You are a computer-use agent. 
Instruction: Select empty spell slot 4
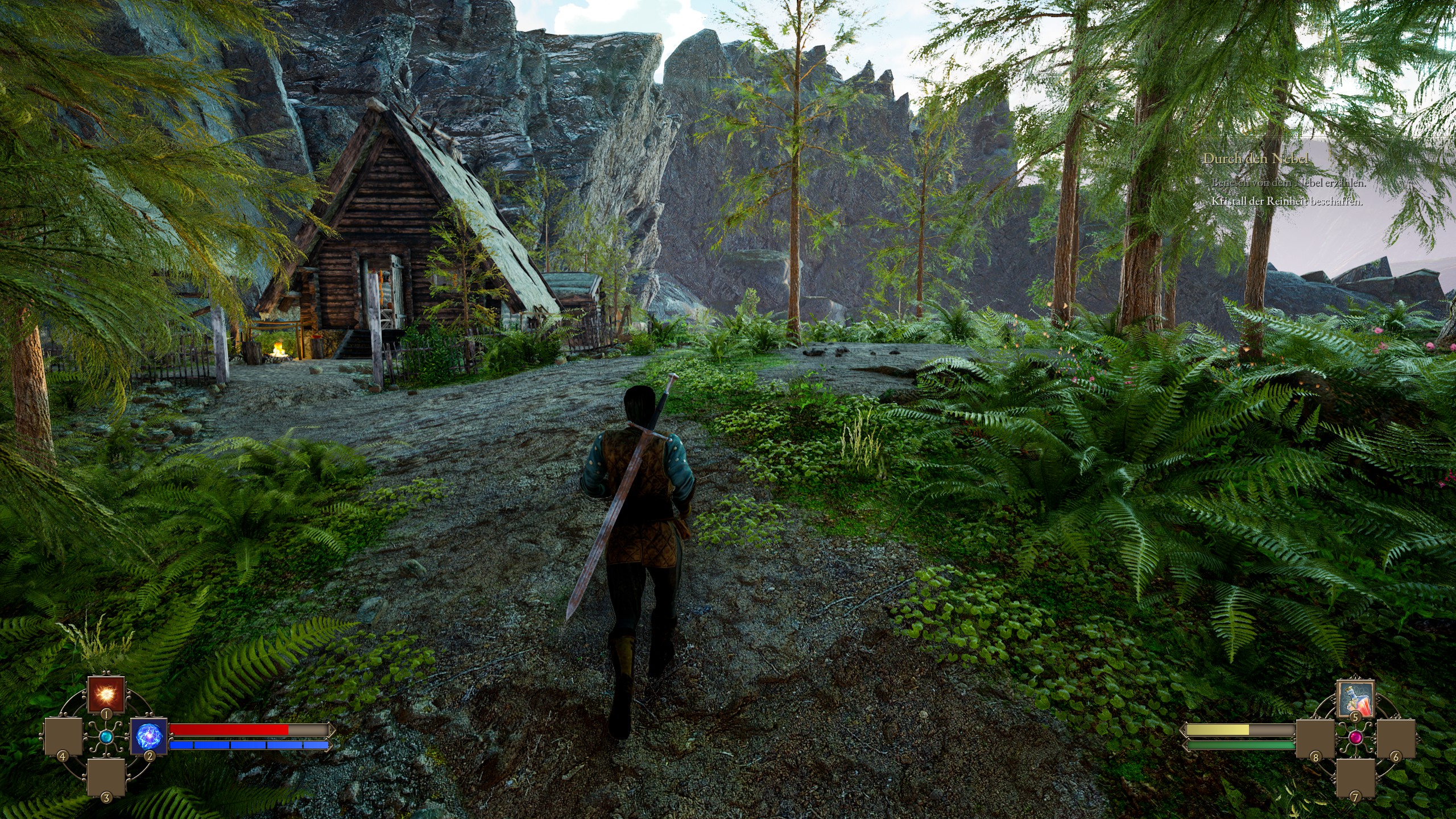pyautogui.click(x=63, y=737)
